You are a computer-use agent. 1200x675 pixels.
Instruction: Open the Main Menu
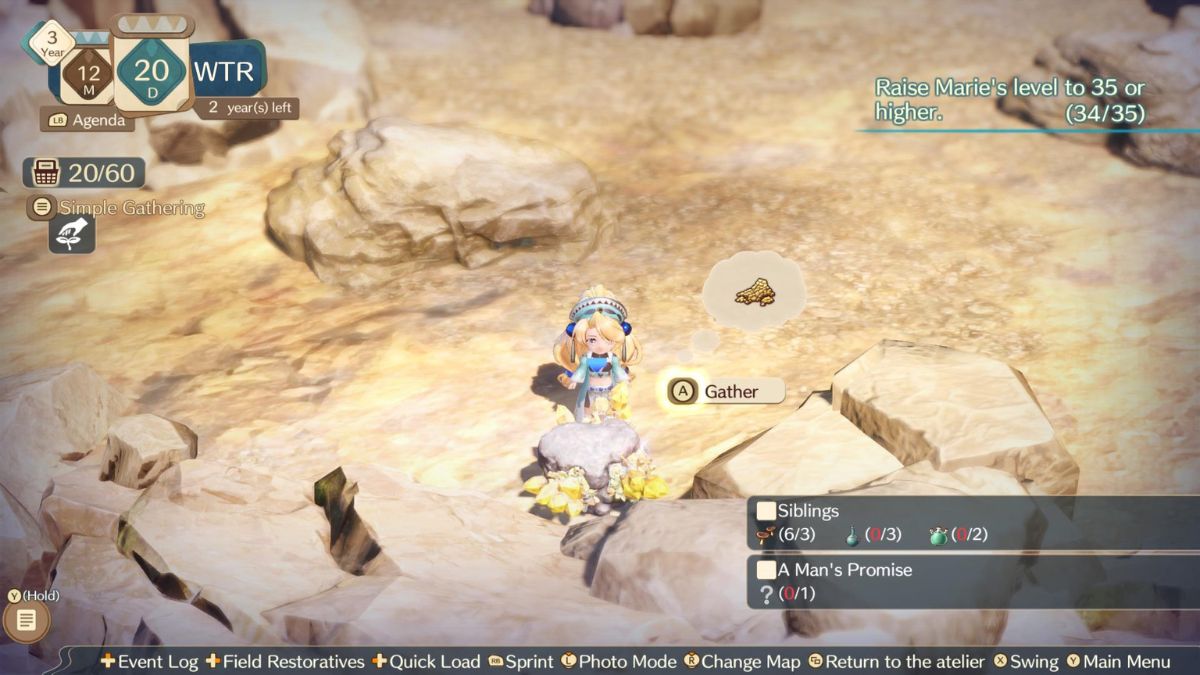pyautogui.click(x=1118, y=661)
